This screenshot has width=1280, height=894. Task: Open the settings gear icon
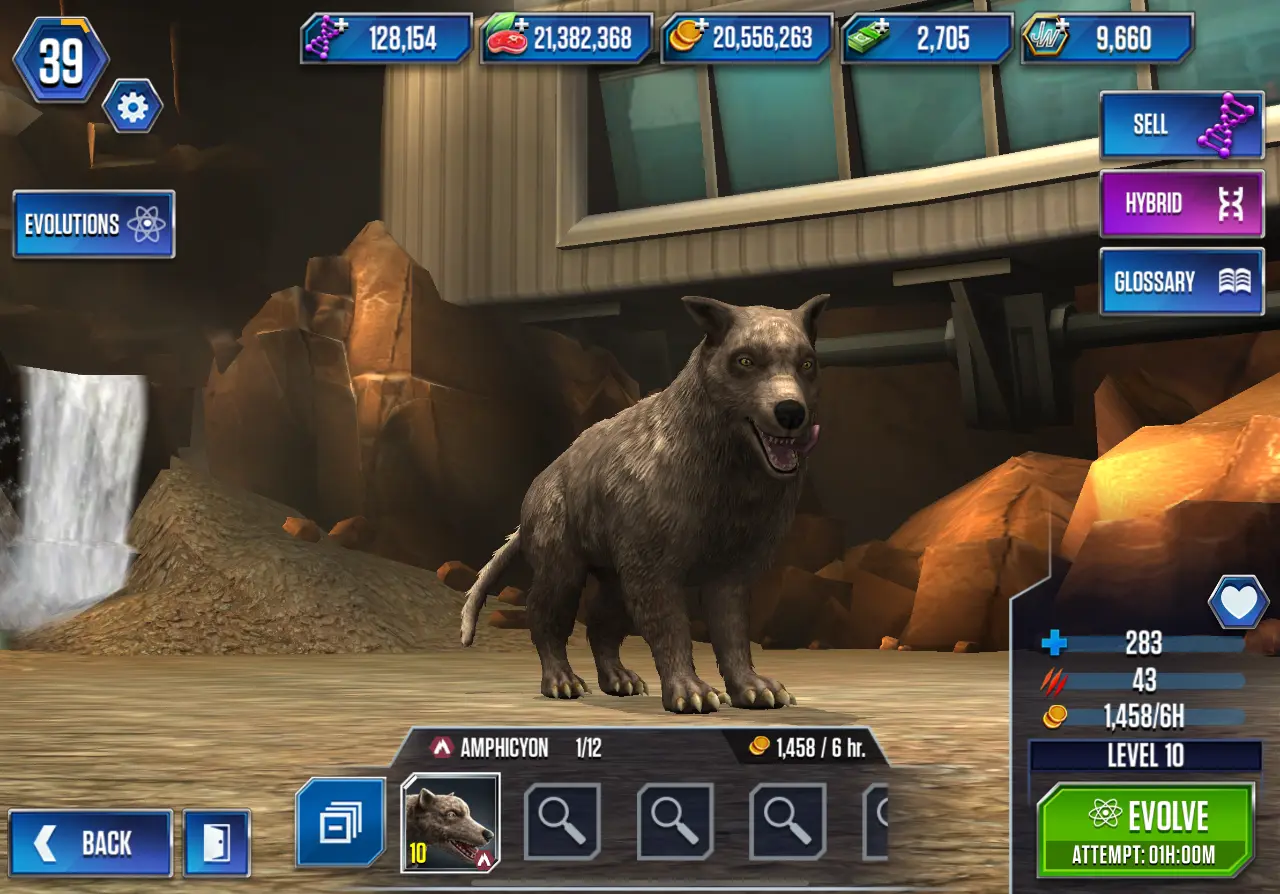tap(132, 106)
